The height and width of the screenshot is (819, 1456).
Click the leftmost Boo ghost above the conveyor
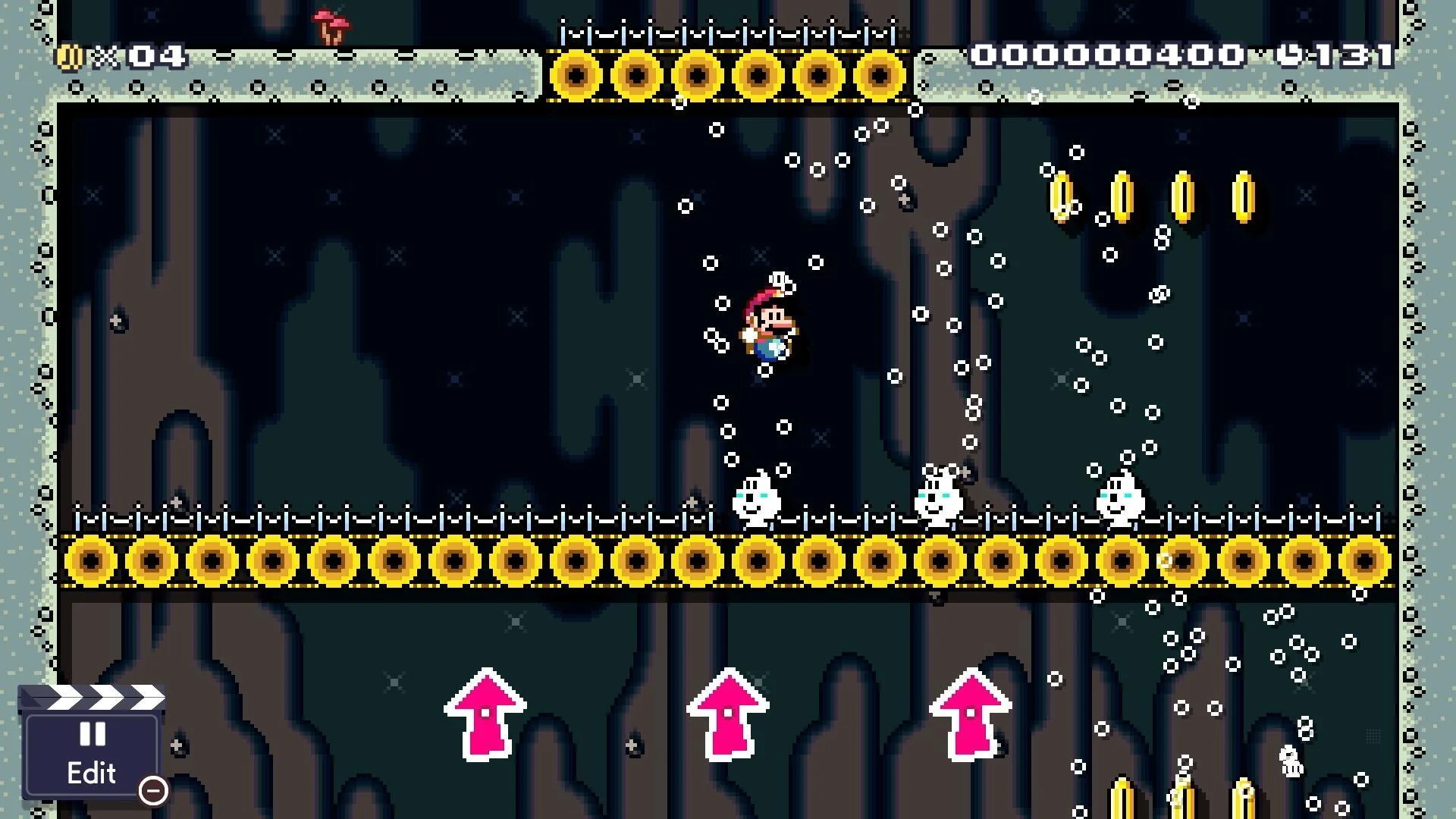pos(755,497)
